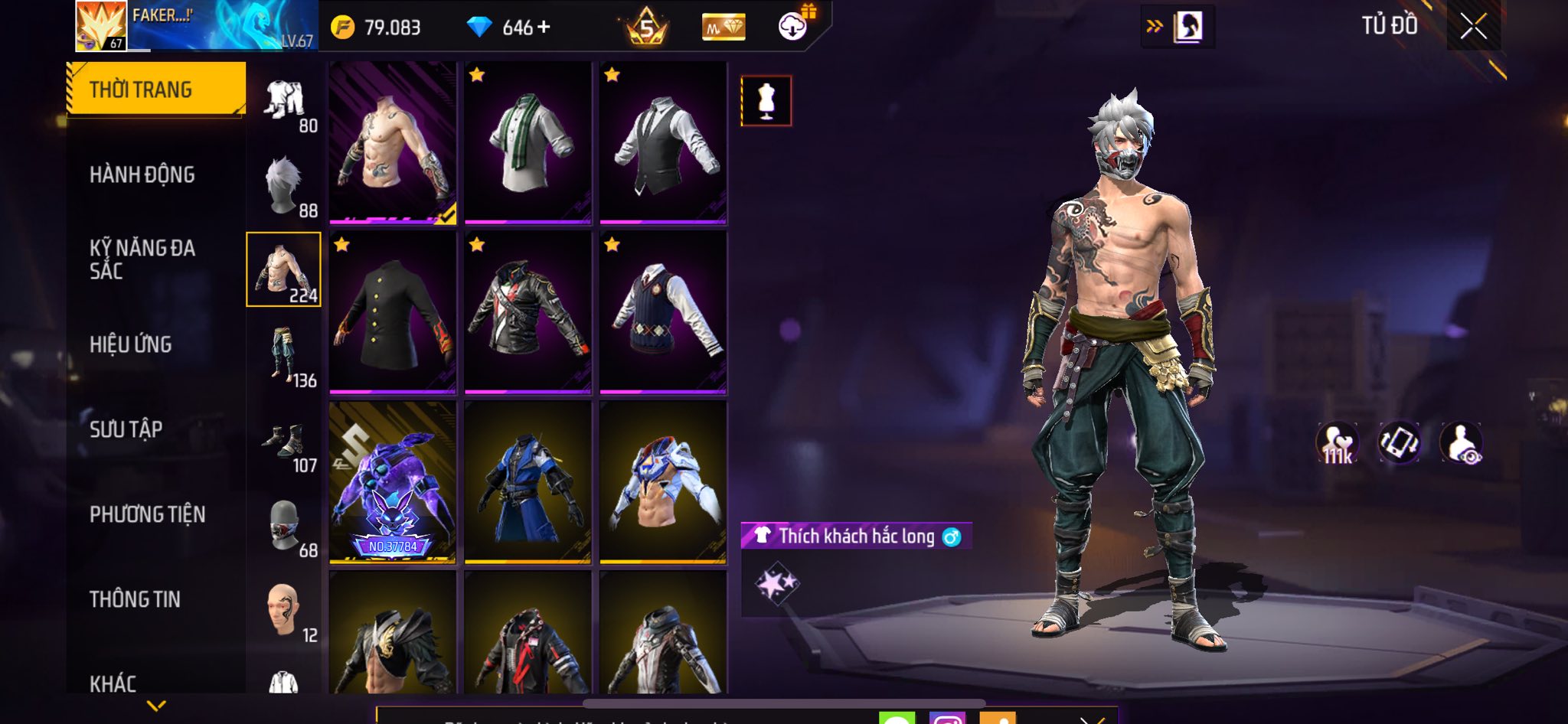Viewport: 1568px width, 724px height.
Task: Select the Kỹ Năng Đa Sắc tab
Action: pyautogui.click(x=142, y=259)
